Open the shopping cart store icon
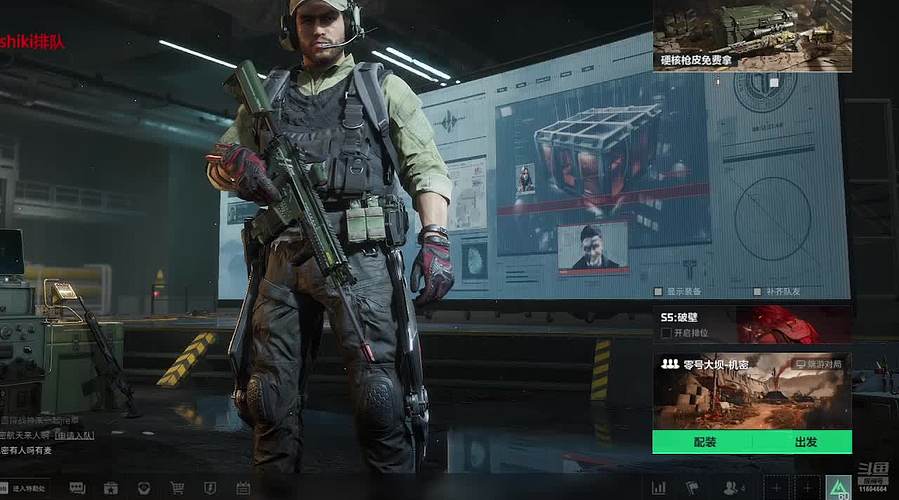The height and width of the screenshot is (500, 899). pyautogui.click(x=176, y=488)
